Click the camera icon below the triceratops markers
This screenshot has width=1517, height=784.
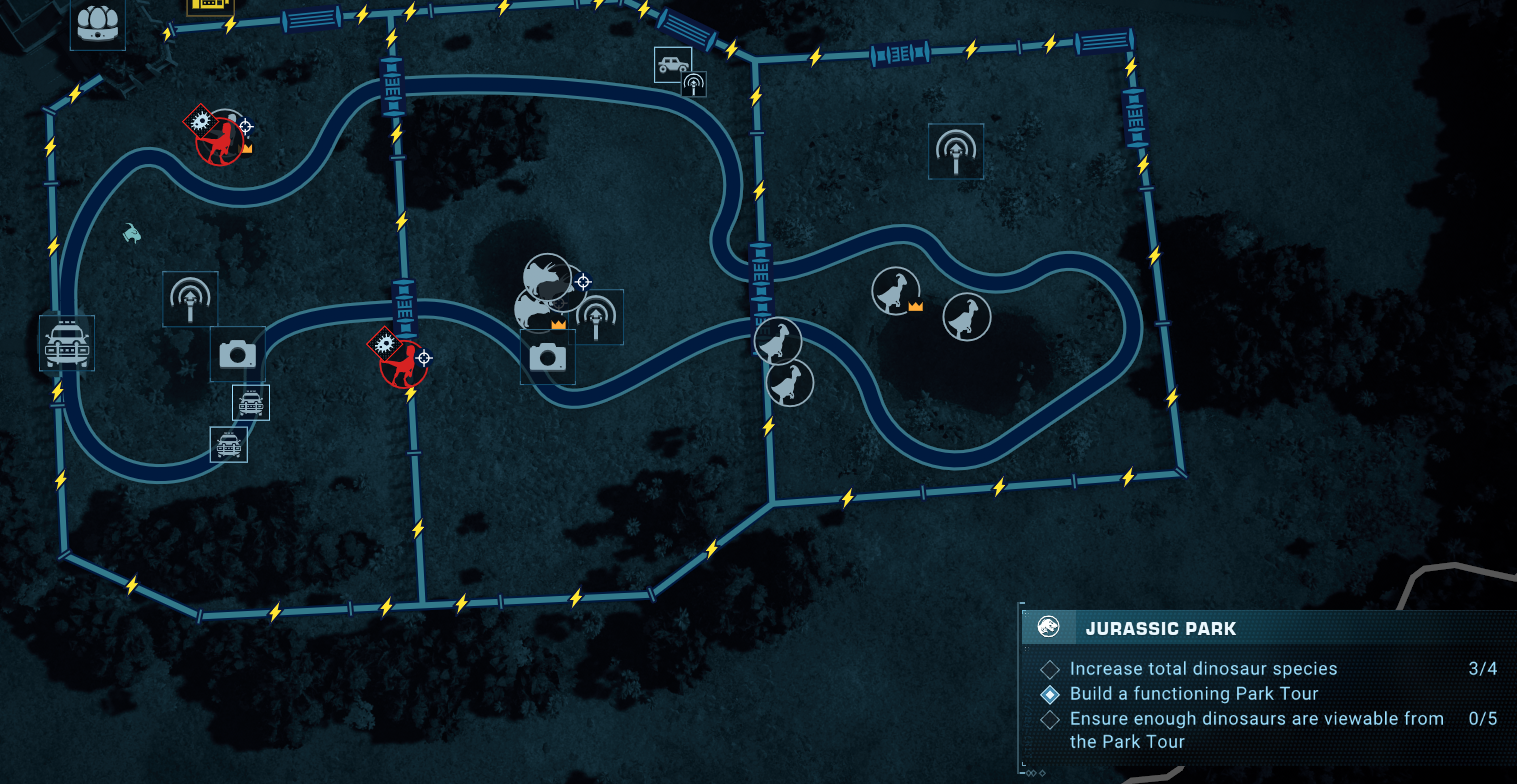click(x=547, y=357)
